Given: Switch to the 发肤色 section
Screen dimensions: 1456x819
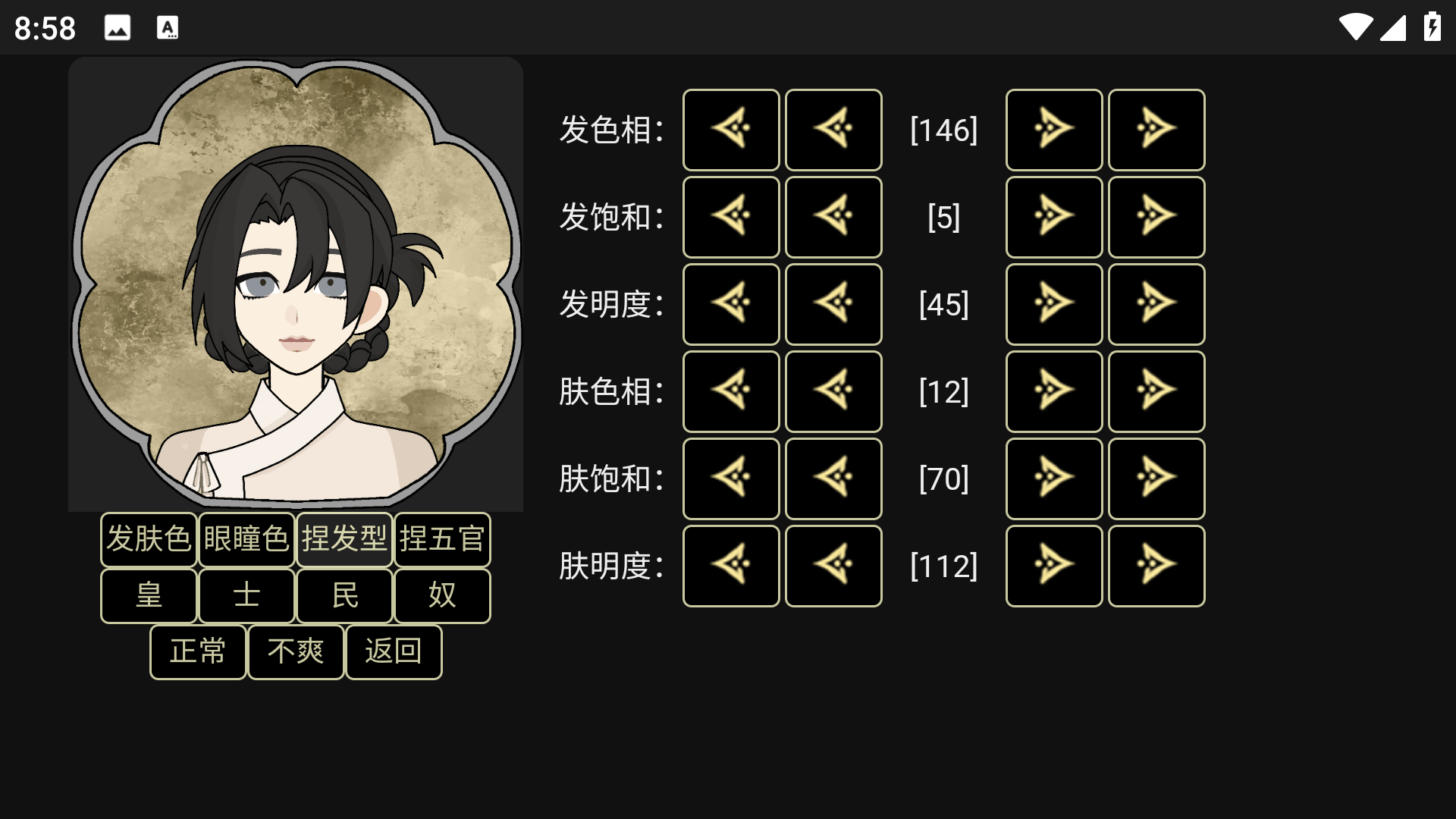Looking at the screenshot, I should tap(149, 539).
